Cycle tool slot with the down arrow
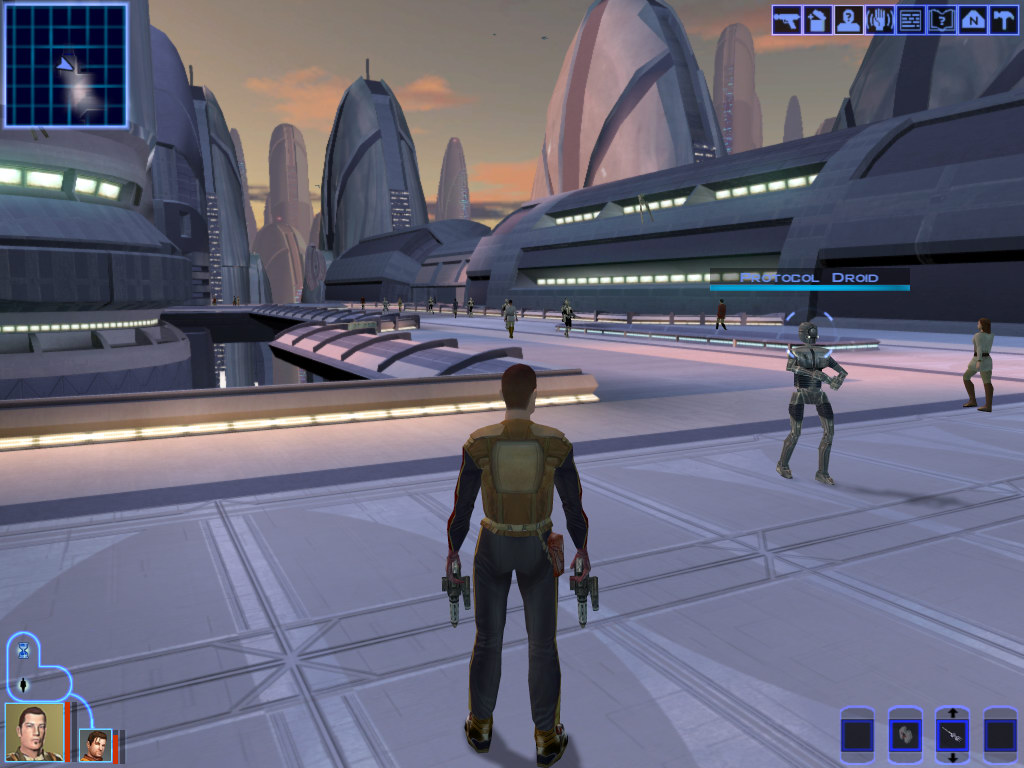 [952, 759]
